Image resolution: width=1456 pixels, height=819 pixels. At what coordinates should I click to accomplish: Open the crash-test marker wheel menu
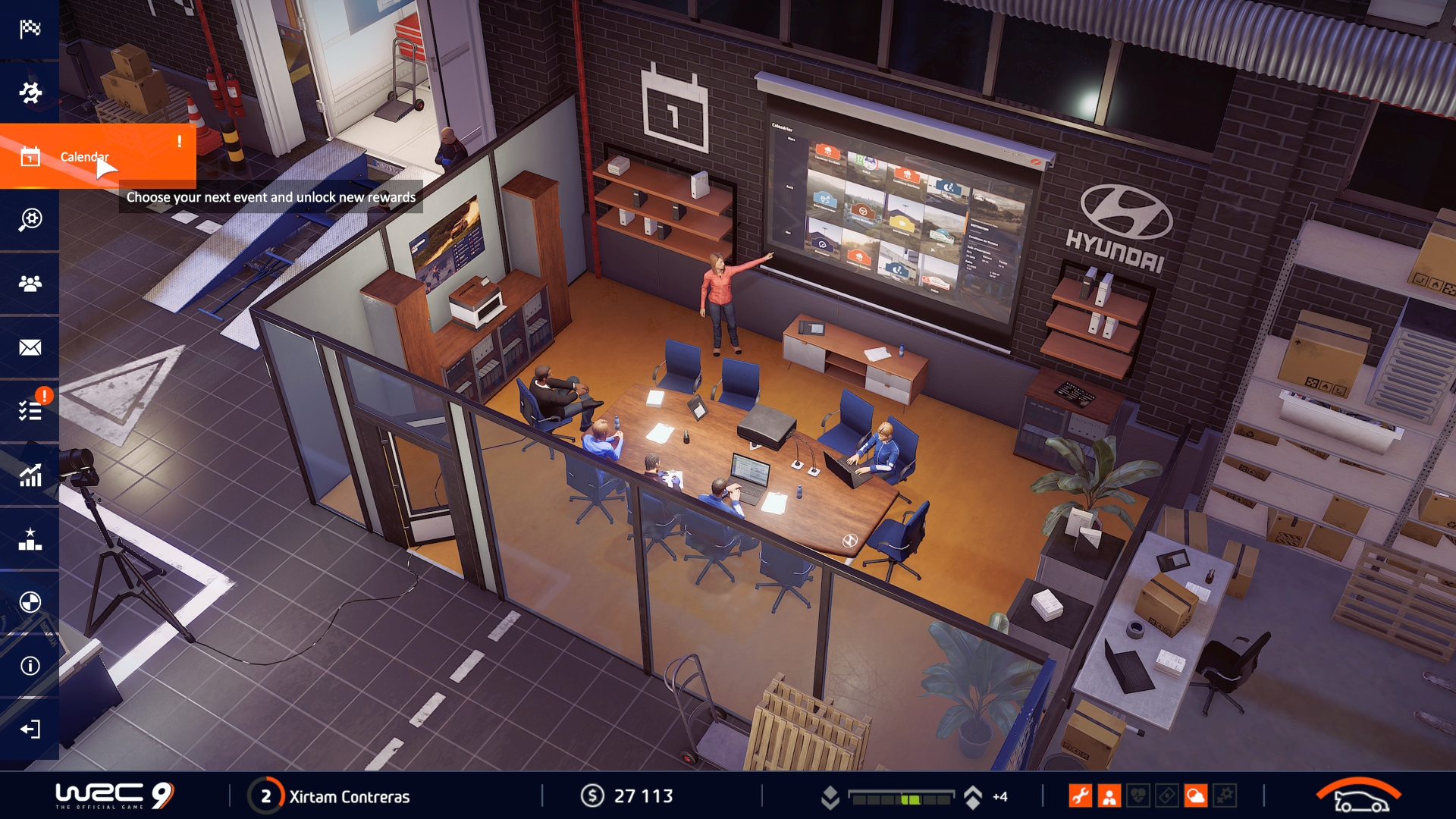click(30, 602)
